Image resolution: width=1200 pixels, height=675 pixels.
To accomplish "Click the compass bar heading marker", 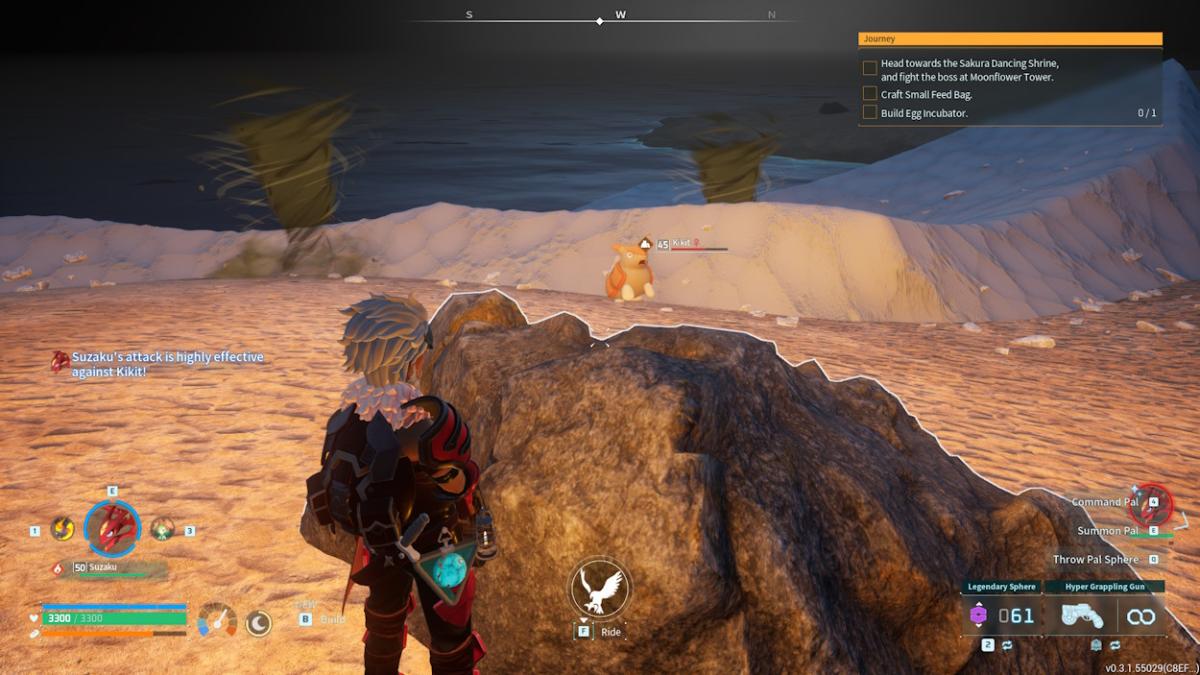I will [600, 20].
